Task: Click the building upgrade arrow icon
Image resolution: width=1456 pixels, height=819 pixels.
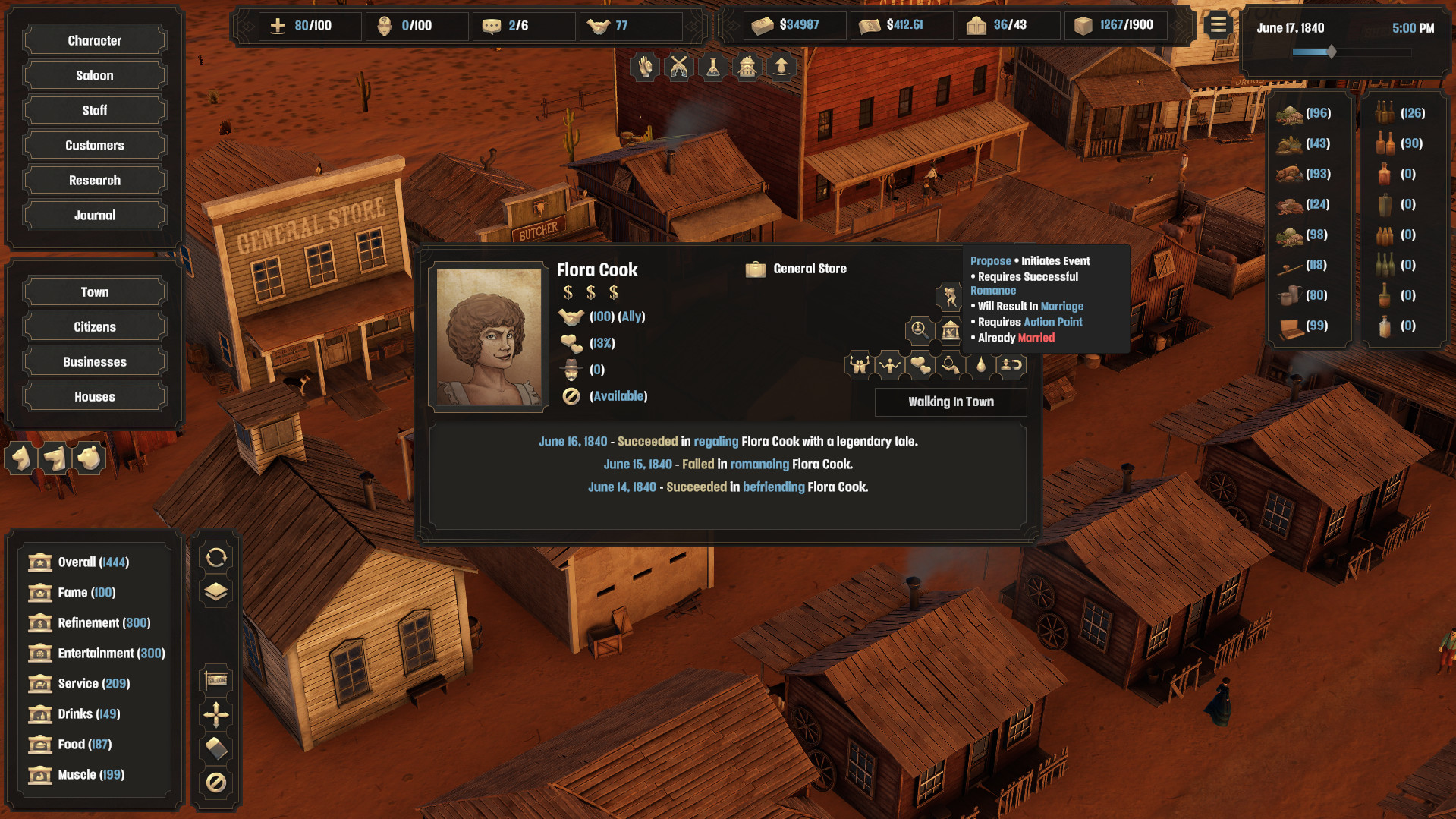Action: (x=781, y=67)
